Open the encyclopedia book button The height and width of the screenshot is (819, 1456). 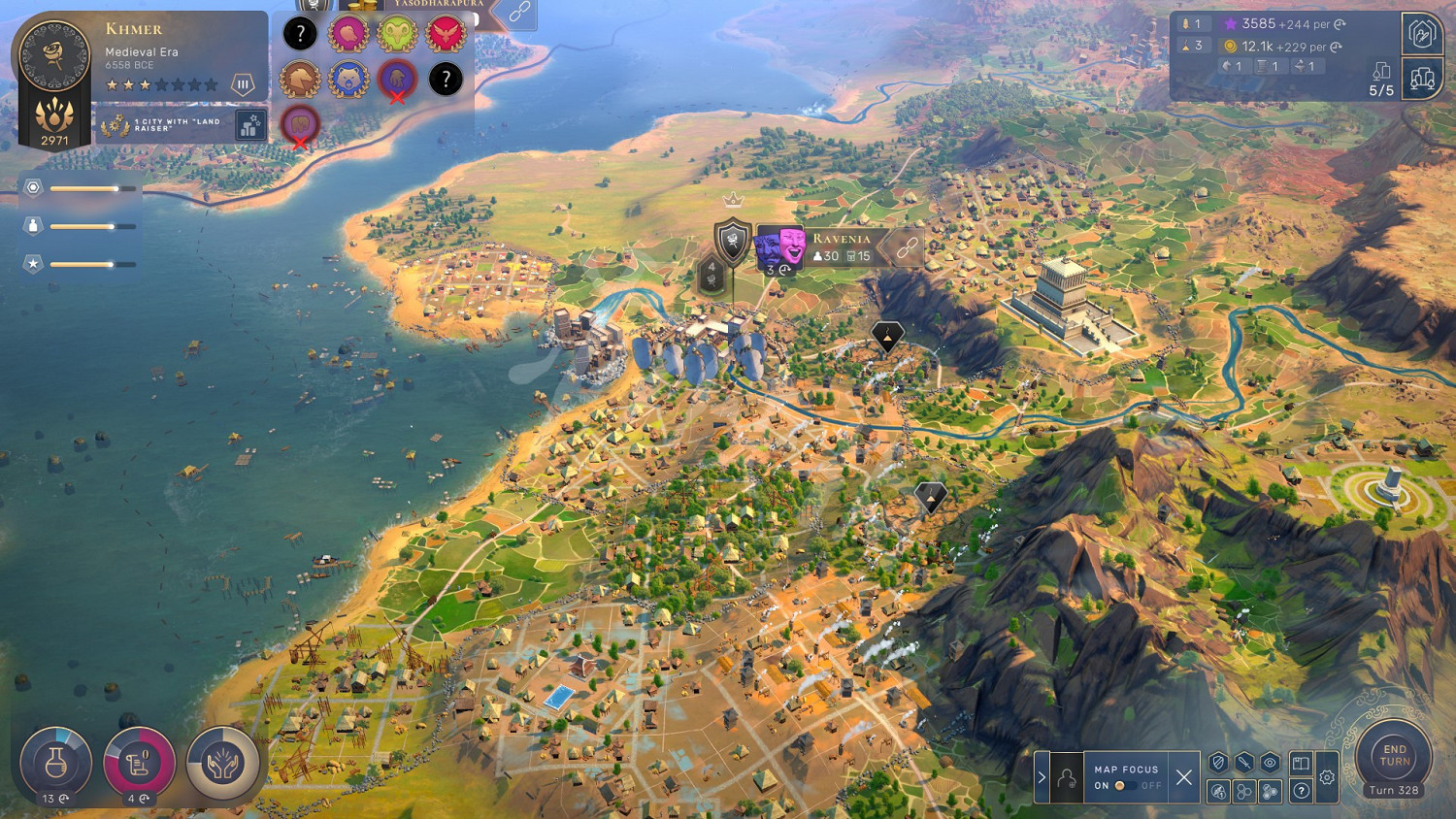tap(1302, 763)
